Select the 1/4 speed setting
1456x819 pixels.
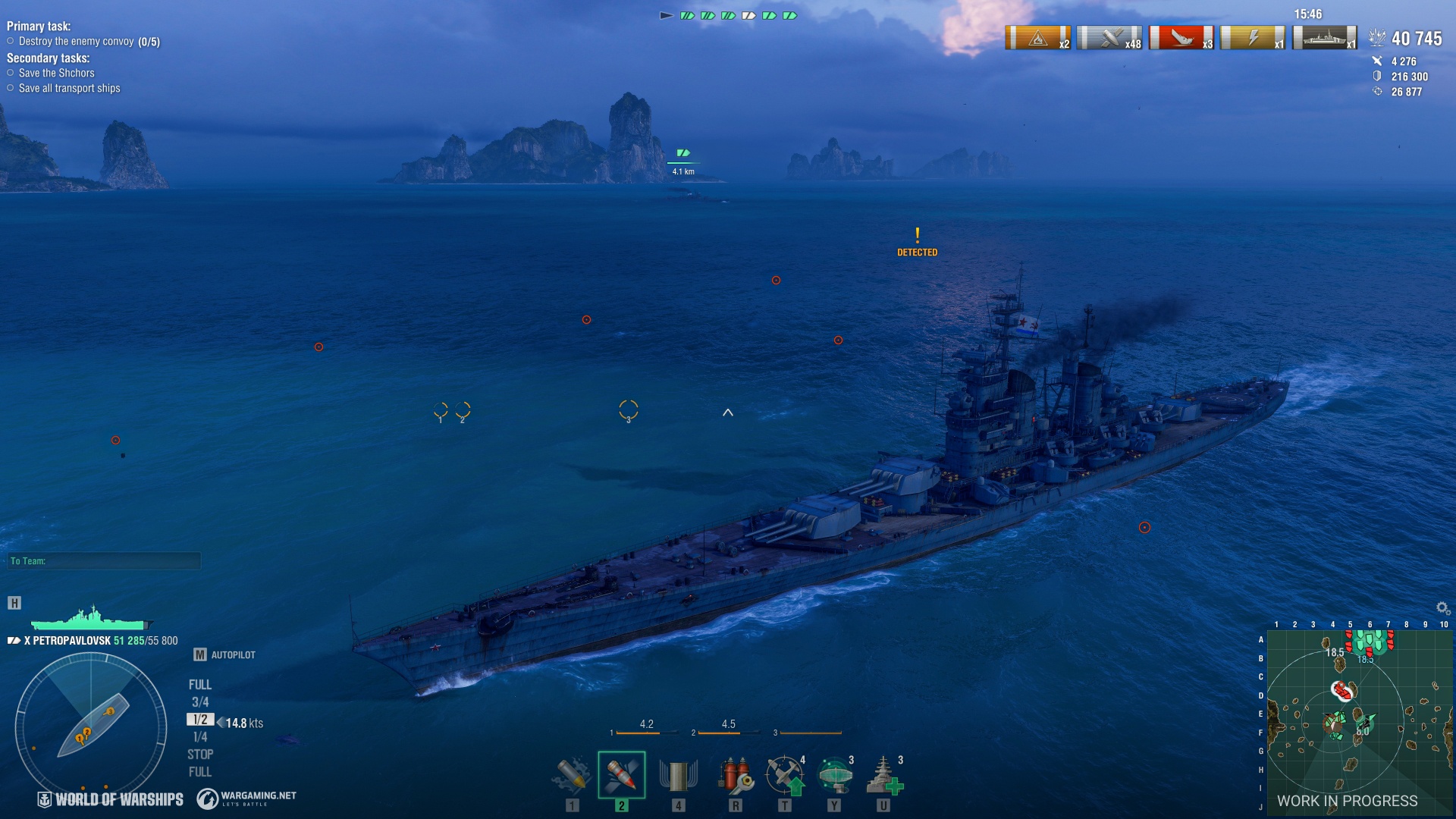pos(200,737)
